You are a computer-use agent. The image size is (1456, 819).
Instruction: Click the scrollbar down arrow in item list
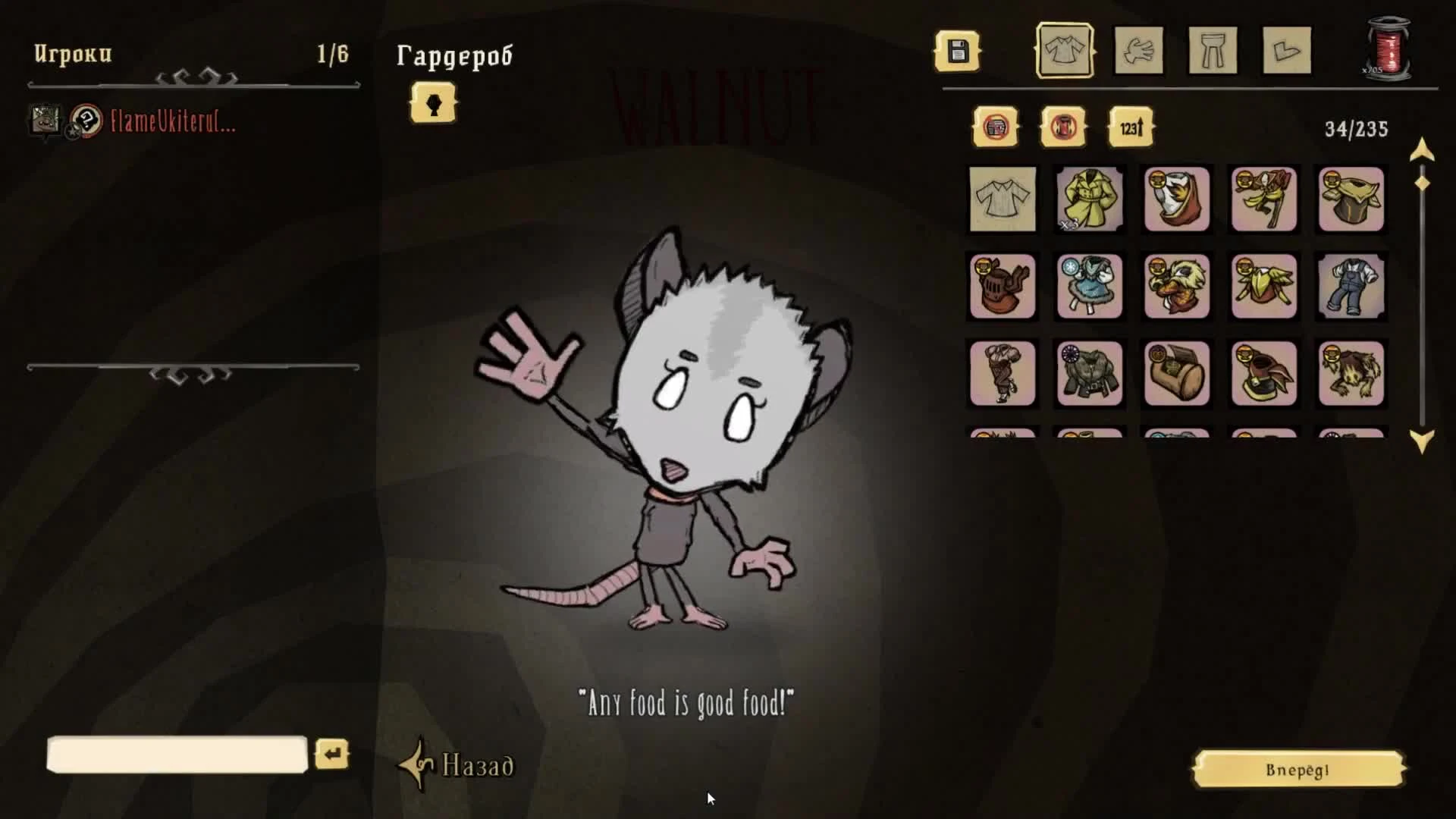[x=1421, y=435]
